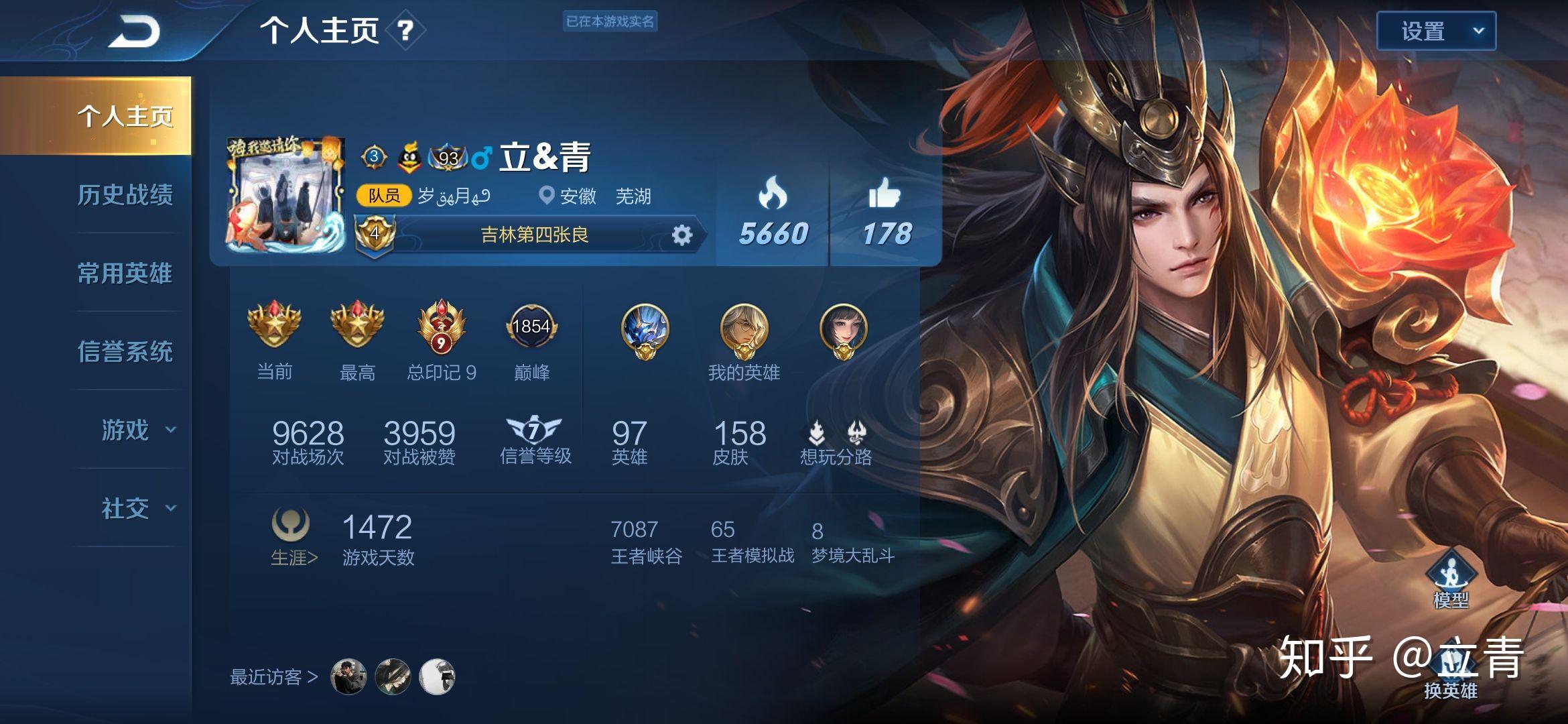
Task: Switch to the 常用英雄 tab
Action: tap(125, 274)
